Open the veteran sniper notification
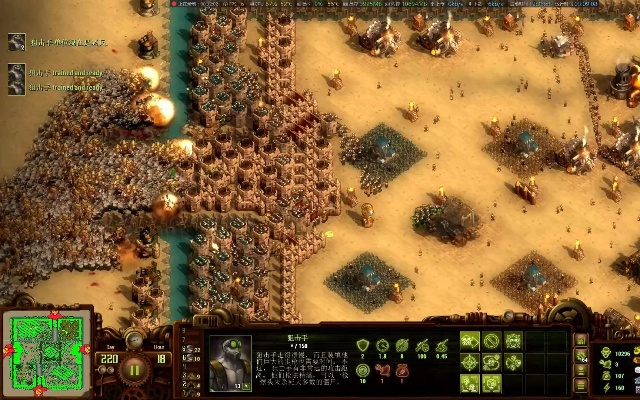The image size is (640, 400). pyautogui.click(x=17, y=42)
